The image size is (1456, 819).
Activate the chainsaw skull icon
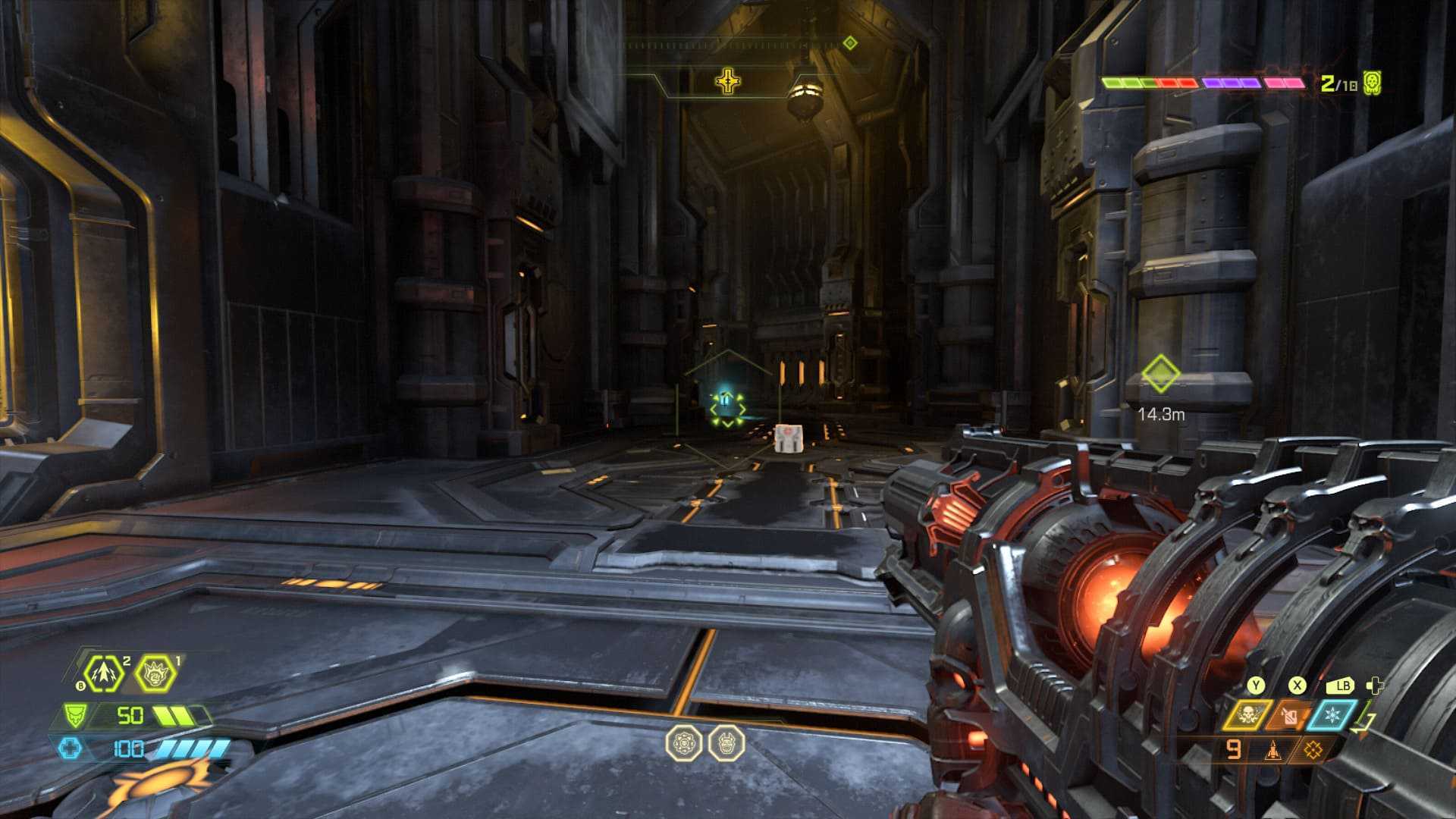coord(1246,714)
